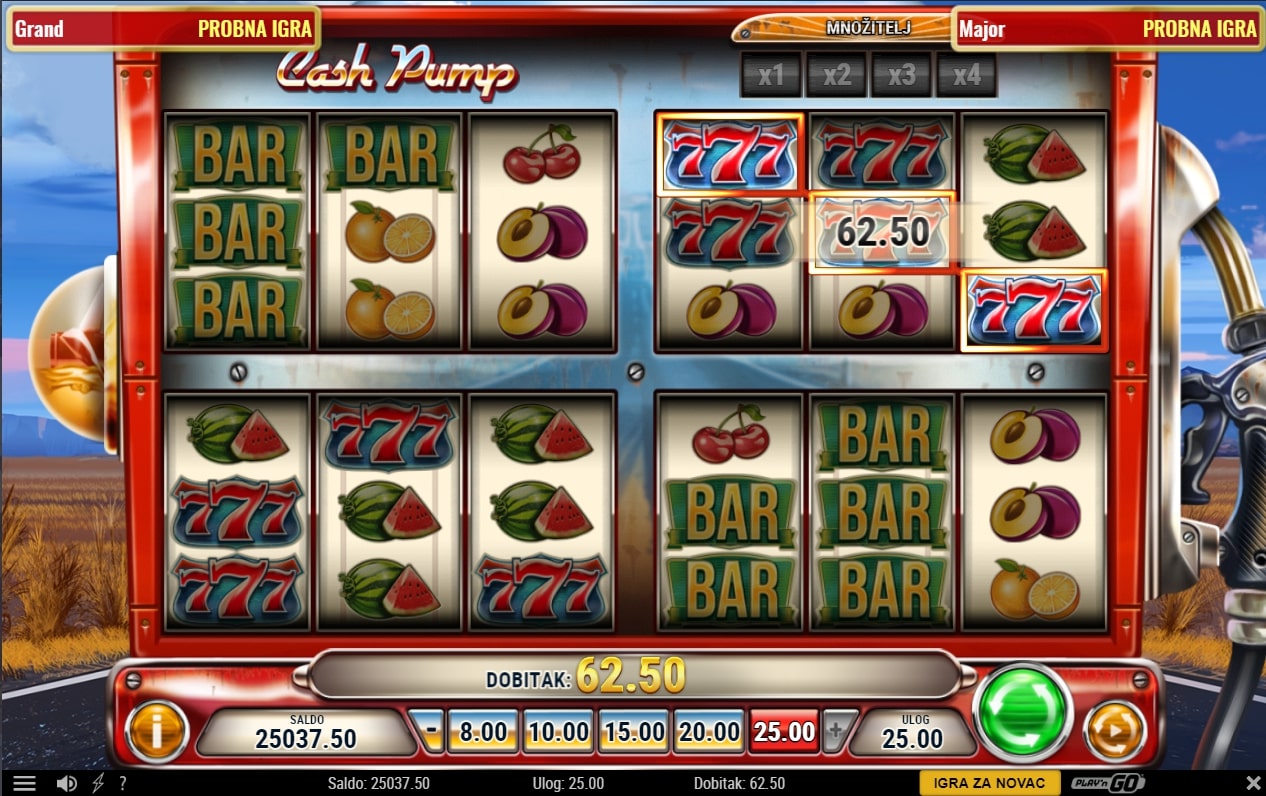Choose the 10.00 bet amount

(x=558, y=732)
